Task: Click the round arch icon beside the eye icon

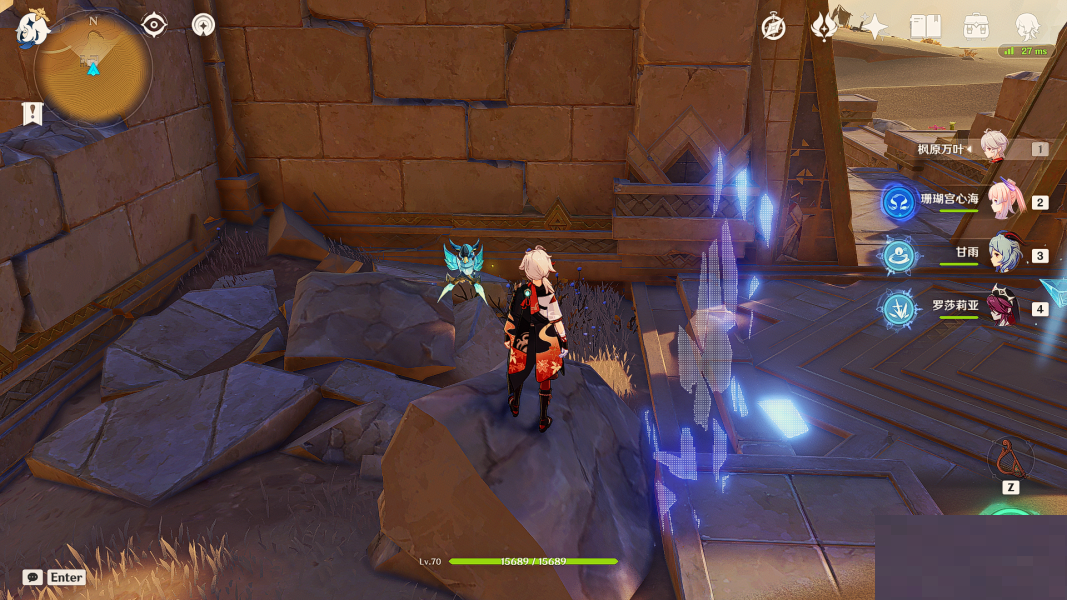Action: tap(203, 25)
